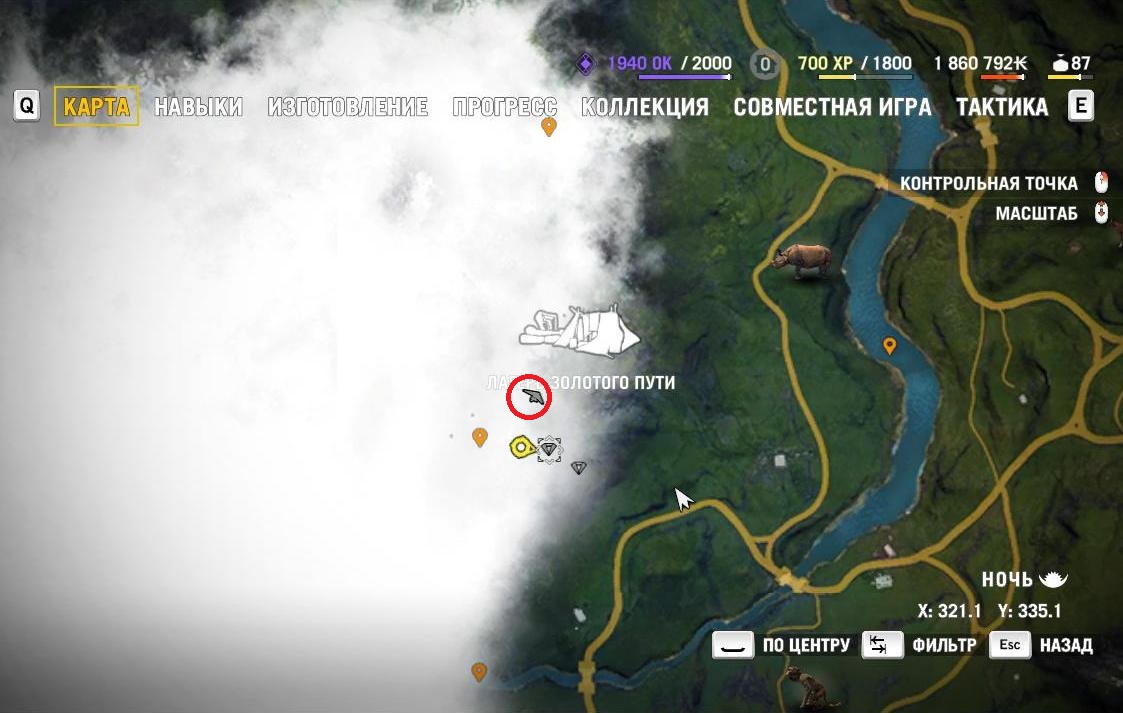The height and width of the screenshot is (713, 1123).
Task: Click the hang glider map marker
Action: point(530,398)
